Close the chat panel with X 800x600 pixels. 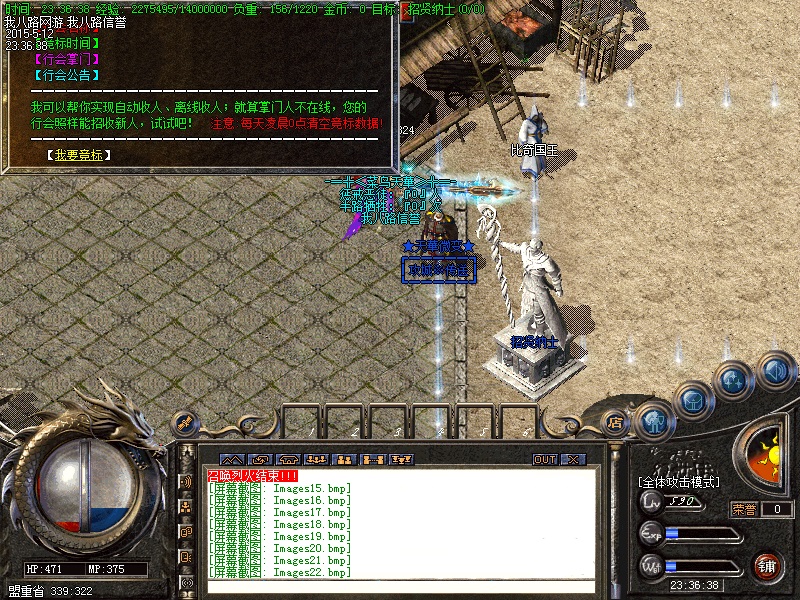(573, 459)
